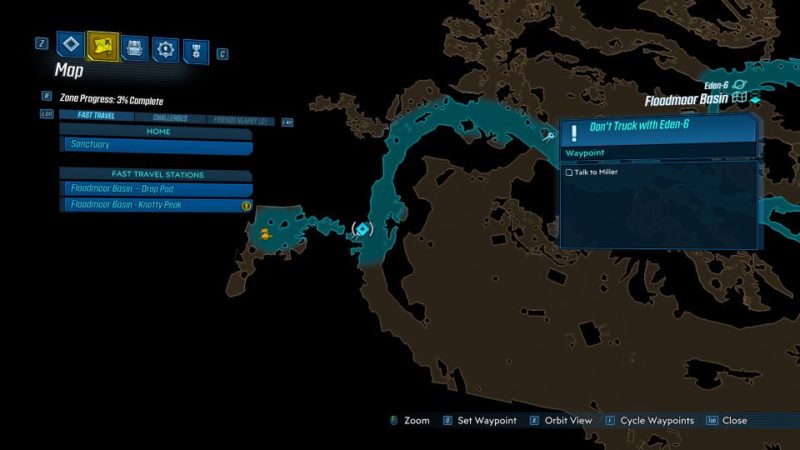Select Floodmoor Basin - Knotty Peak station

pos(156,205)
